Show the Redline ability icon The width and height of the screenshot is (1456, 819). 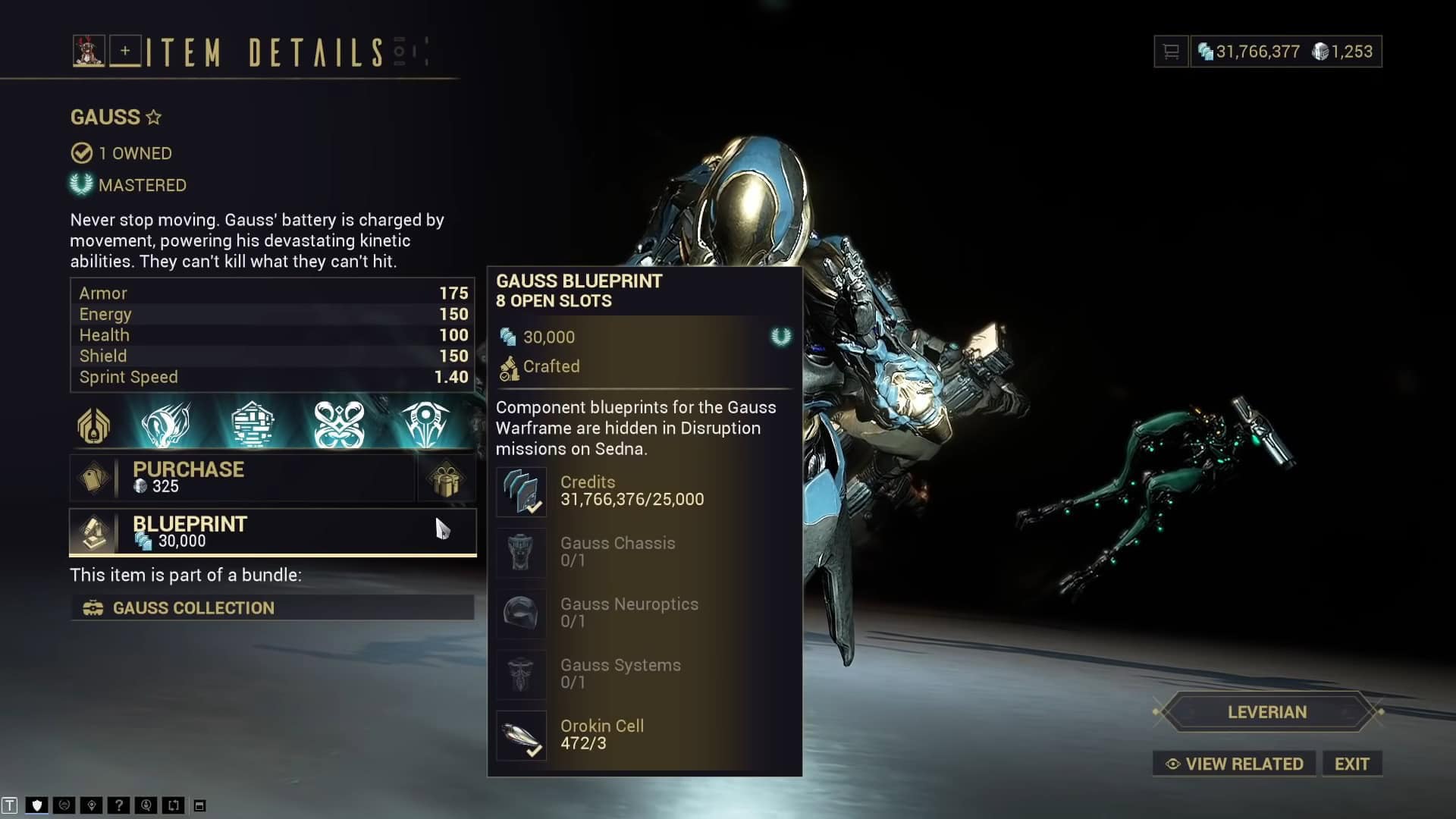(425, 425)
